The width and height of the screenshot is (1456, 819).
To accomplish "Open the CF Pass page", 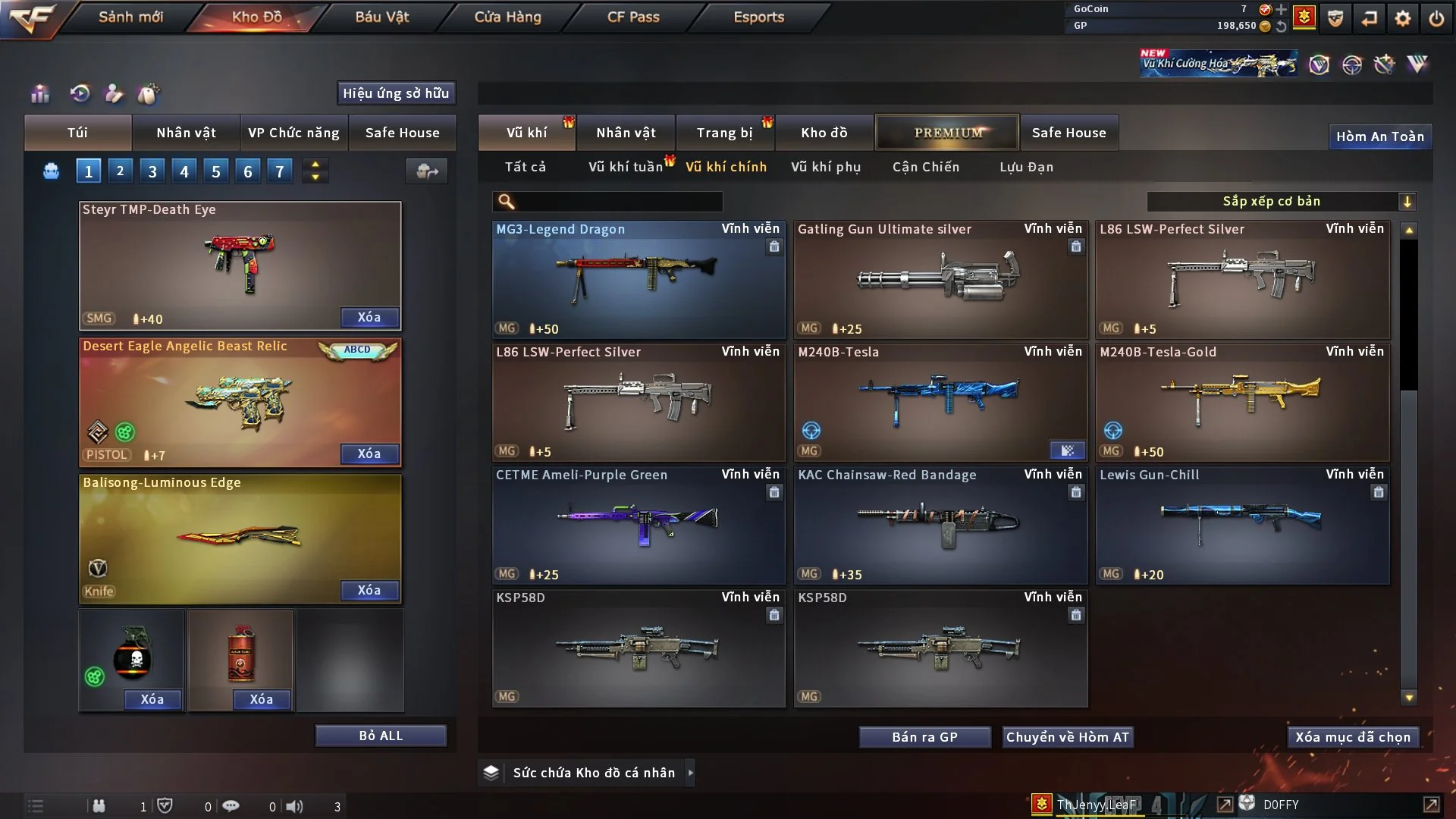I will tap(633, 17).
